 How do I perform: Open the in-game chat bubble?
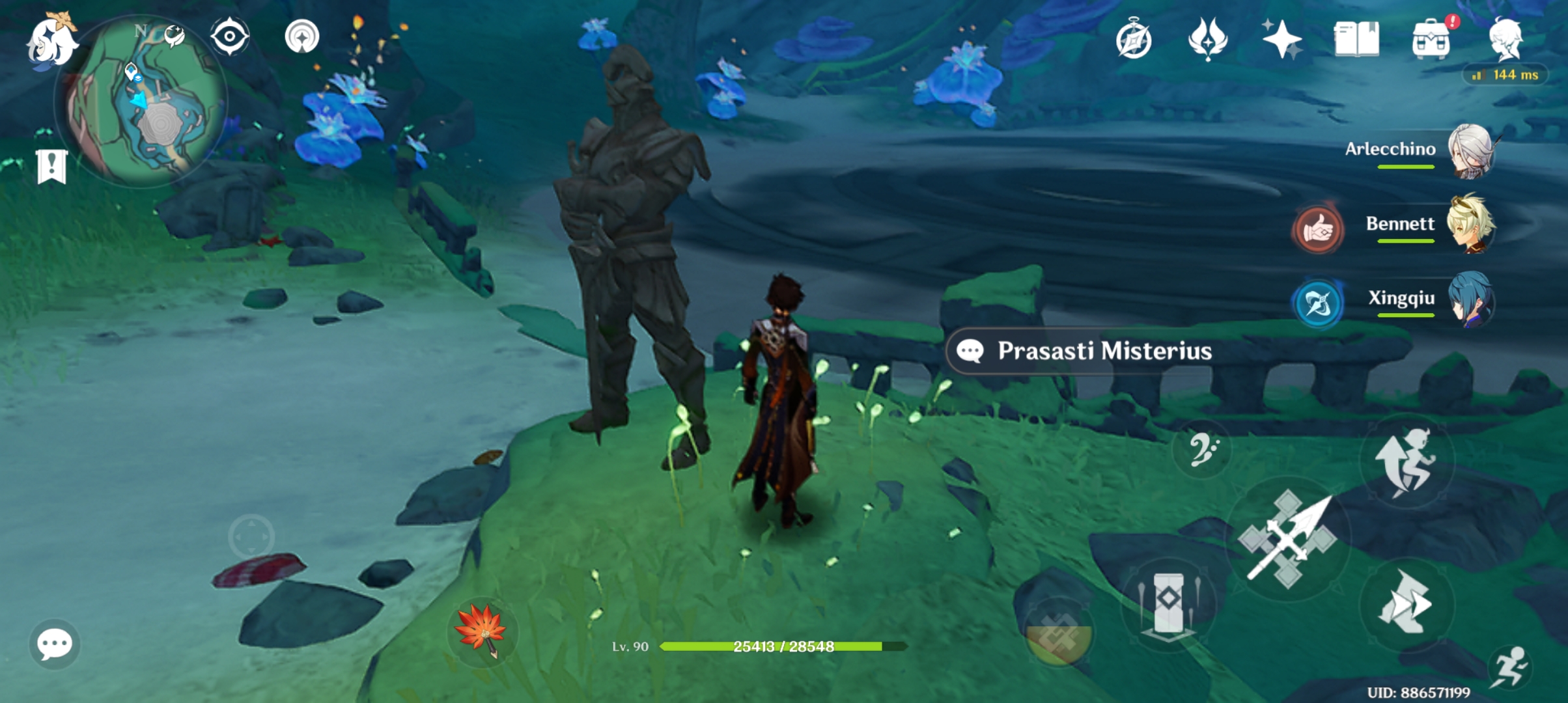click(x=55, y=643)
